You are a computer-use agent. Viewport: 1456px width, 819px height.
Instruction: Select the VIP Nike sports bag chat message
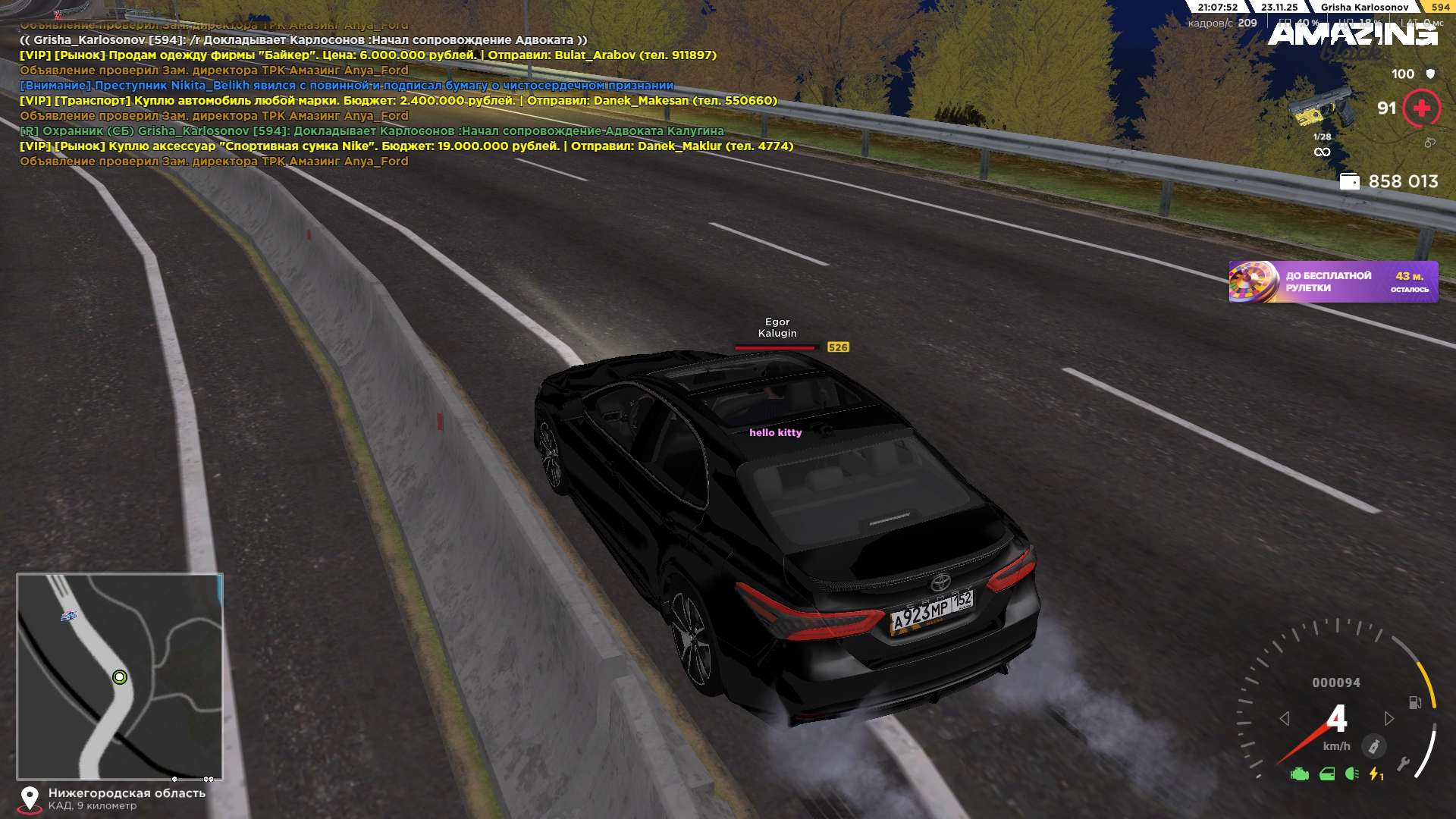406,146
